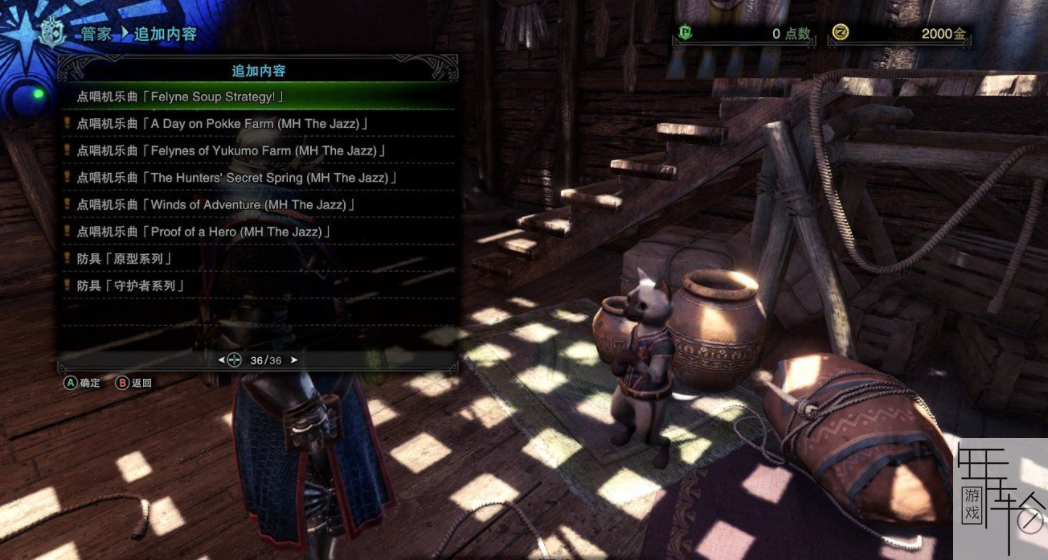Pick the Felynes of Yukumo Farm entry
Image resolution: width=1048 pixels, height=560 pixels.
point(231,151)
